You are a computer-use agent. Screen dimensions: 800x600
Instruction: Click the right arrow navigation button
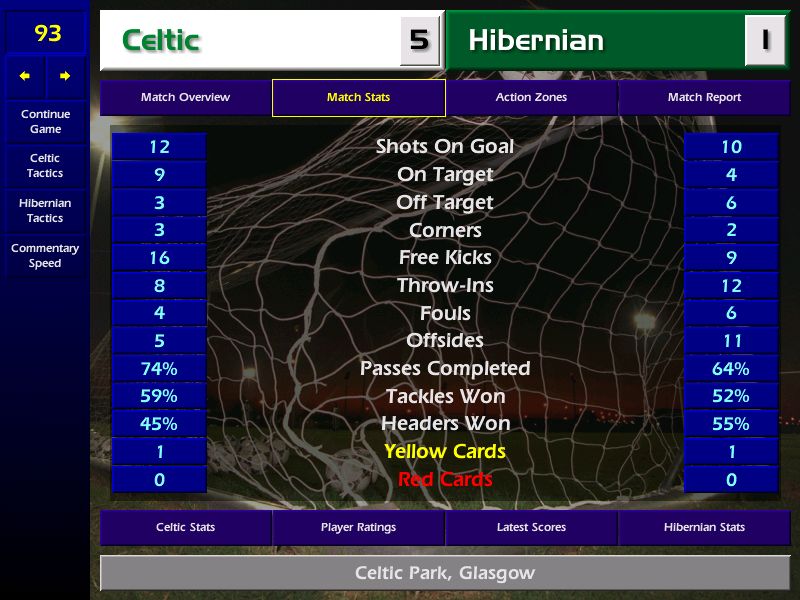(65, 76)
